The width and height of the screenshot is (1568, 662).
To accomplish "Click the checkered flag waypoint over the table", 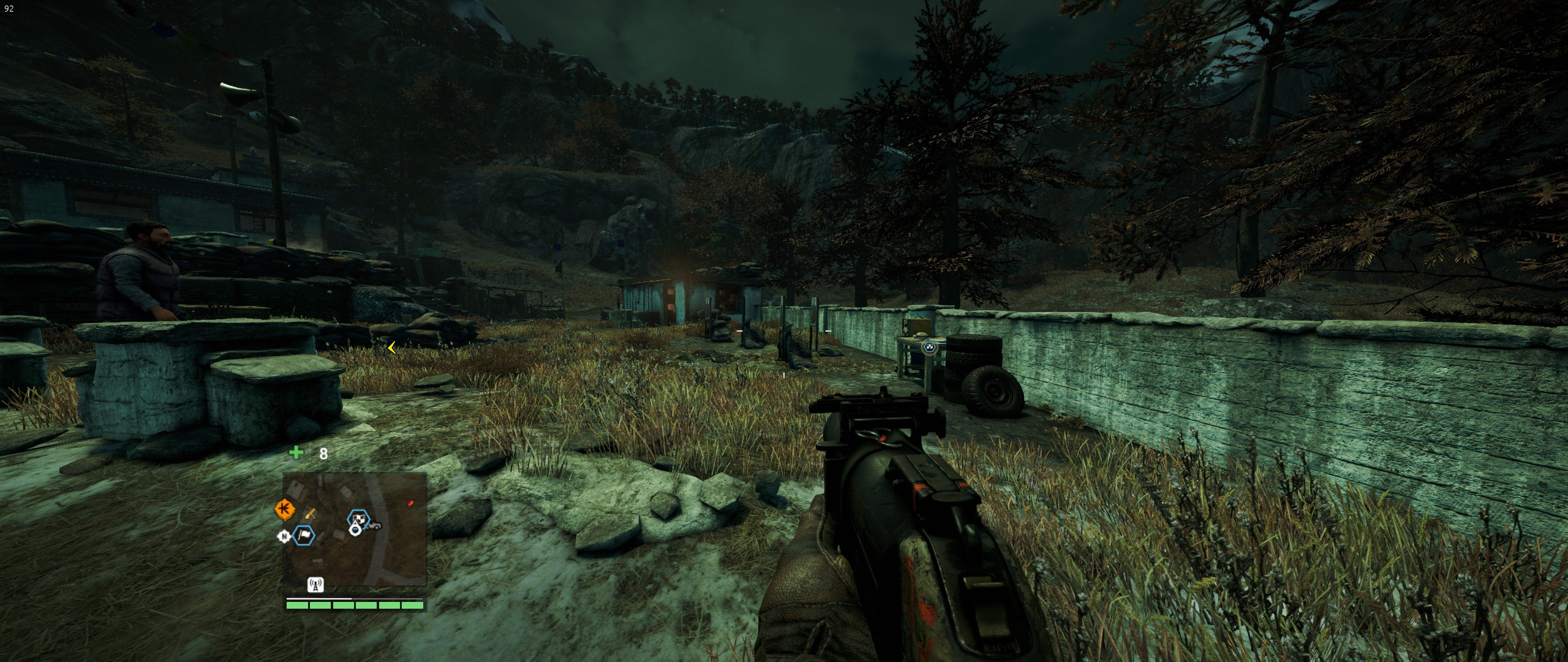I will [930, 348].
